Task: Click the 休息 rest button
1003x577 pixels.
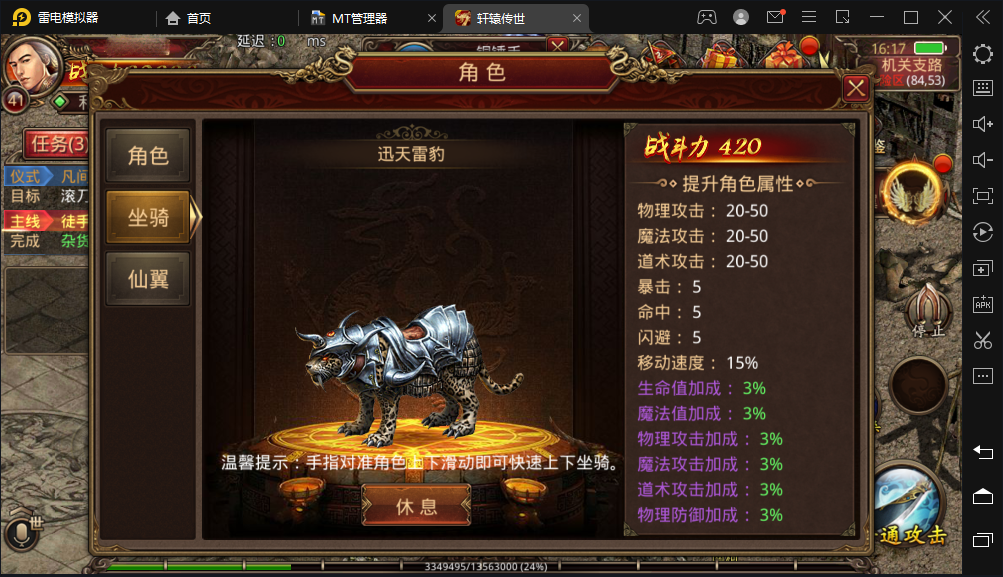Action: point(416,506)
